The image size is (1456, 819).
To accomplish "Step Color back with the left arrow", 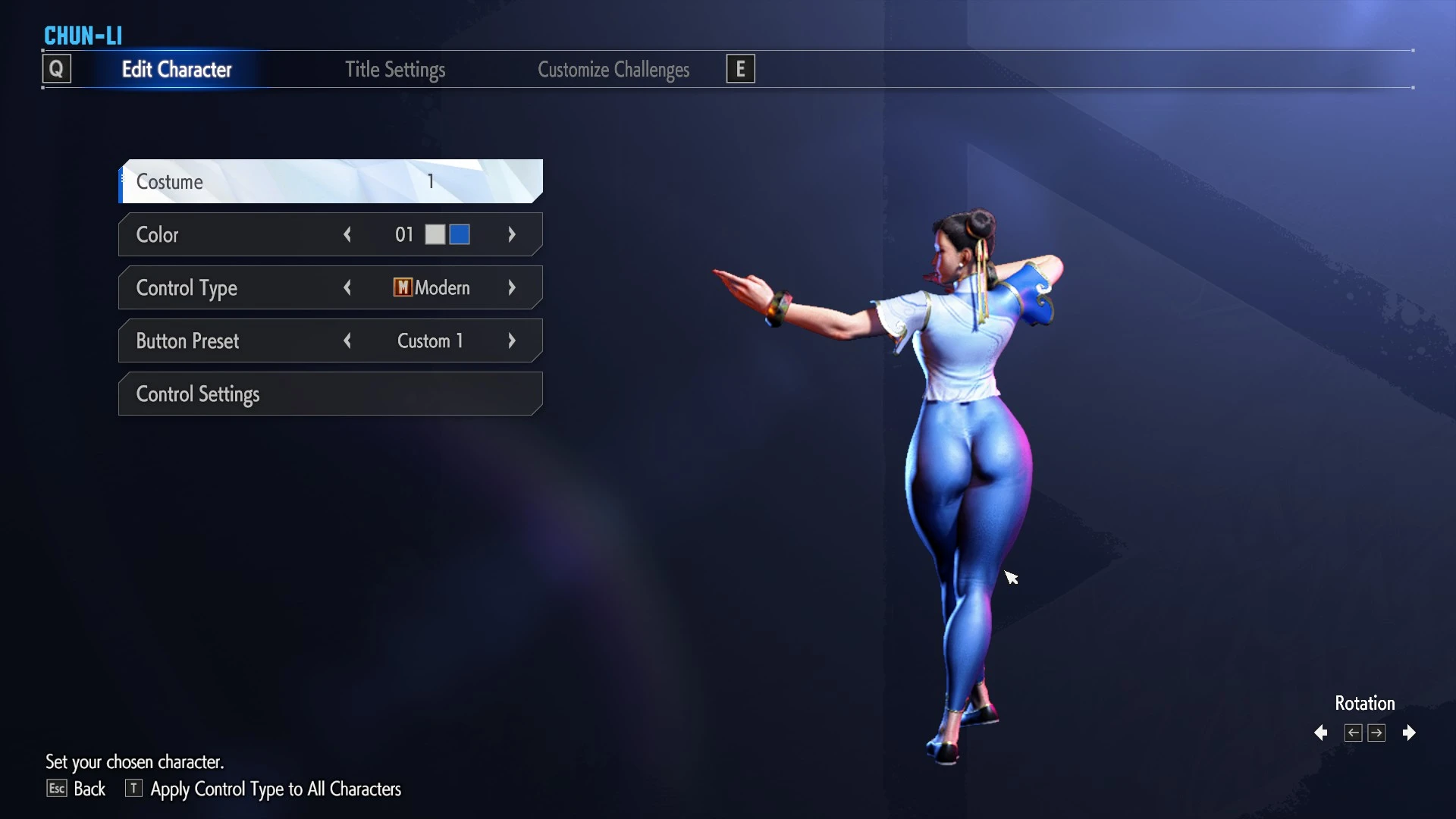I will (x=348, y=234).
